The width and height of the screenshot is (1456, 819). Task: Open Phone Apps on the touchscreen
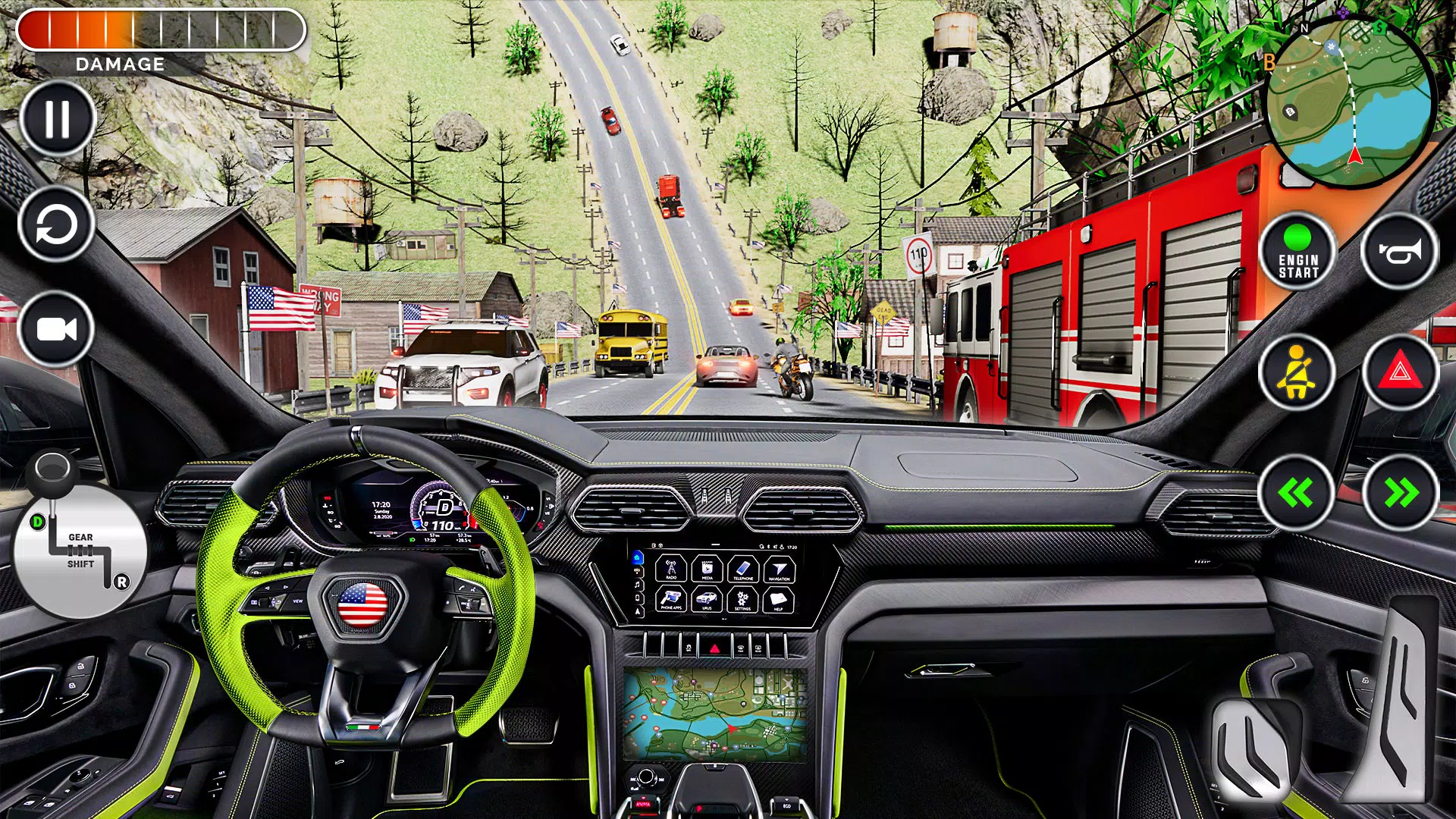coord(672,600)
